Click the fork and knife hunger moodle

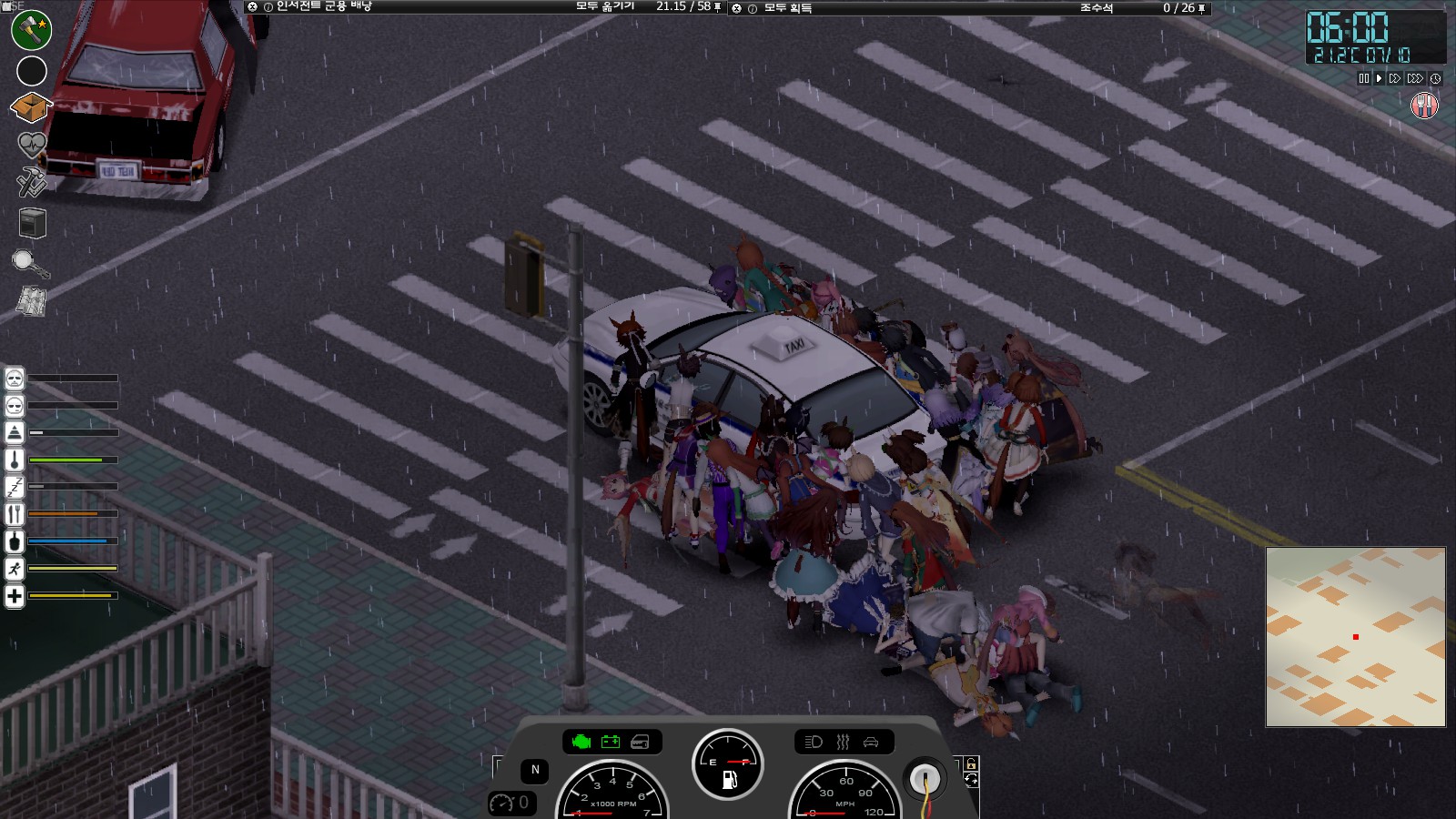point(1424,106)
